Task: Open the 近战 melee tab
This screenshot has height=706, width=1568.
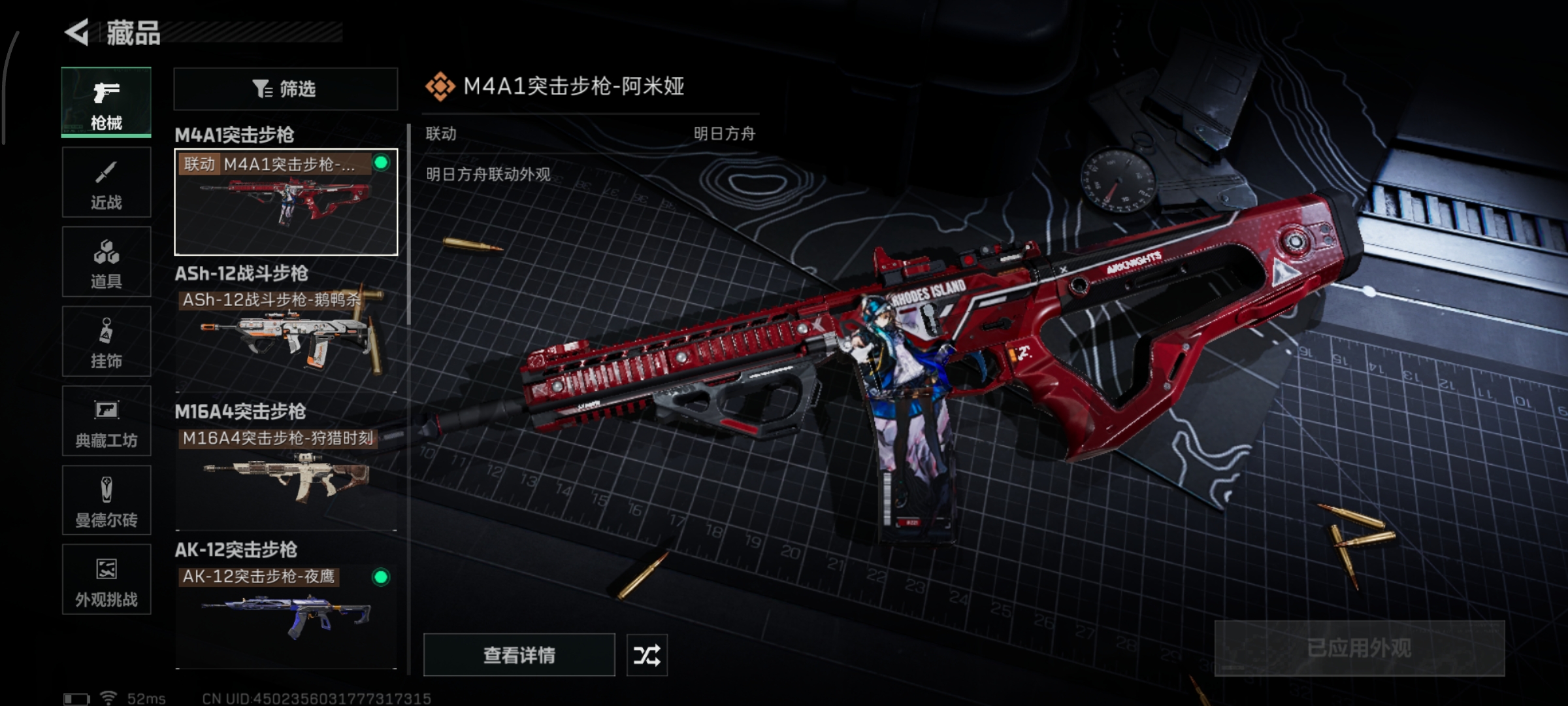Action: pos(106,182)
